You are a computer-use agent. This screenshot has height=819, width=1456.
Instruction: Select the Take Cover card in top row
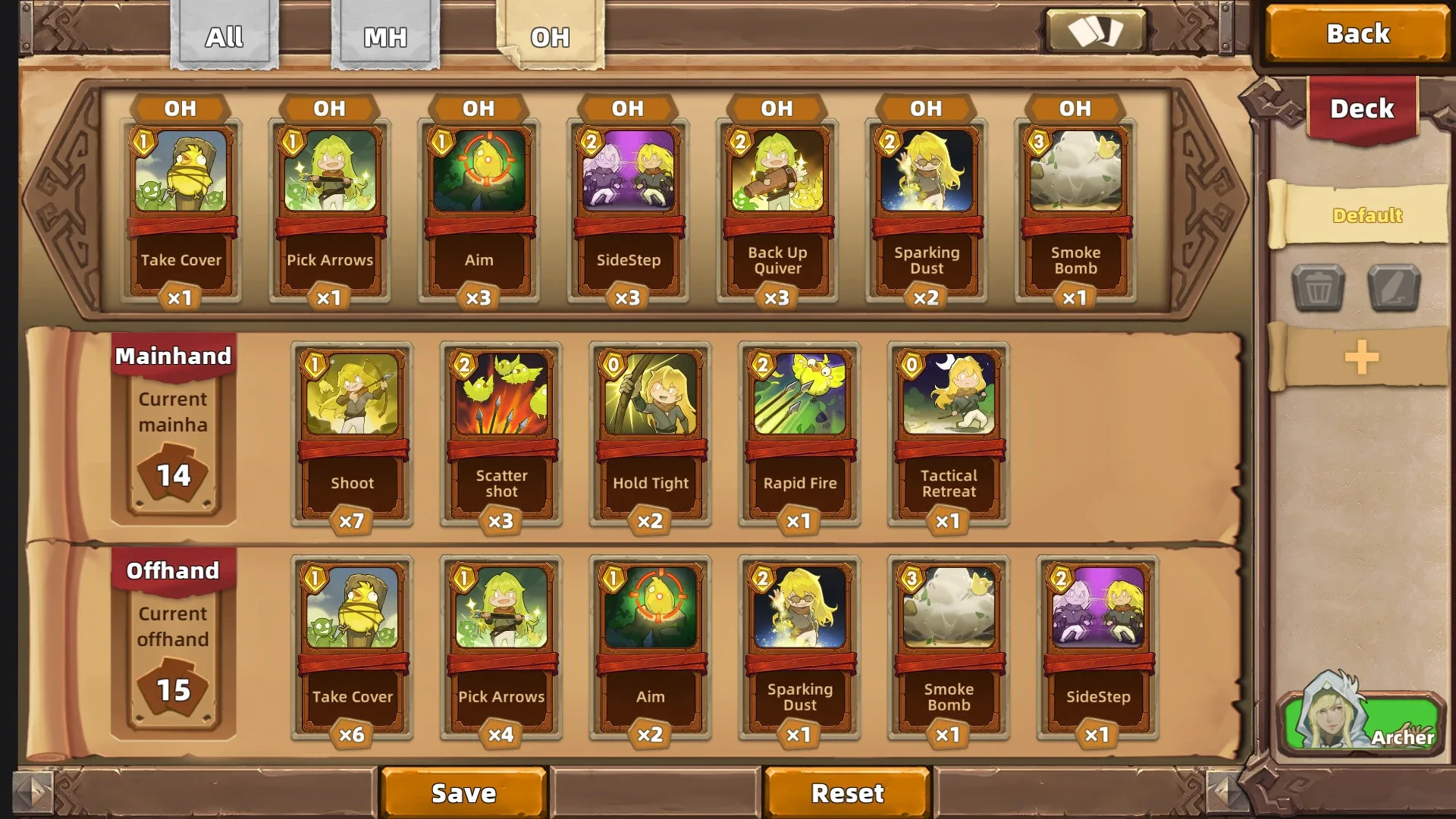tap(180, 205)
